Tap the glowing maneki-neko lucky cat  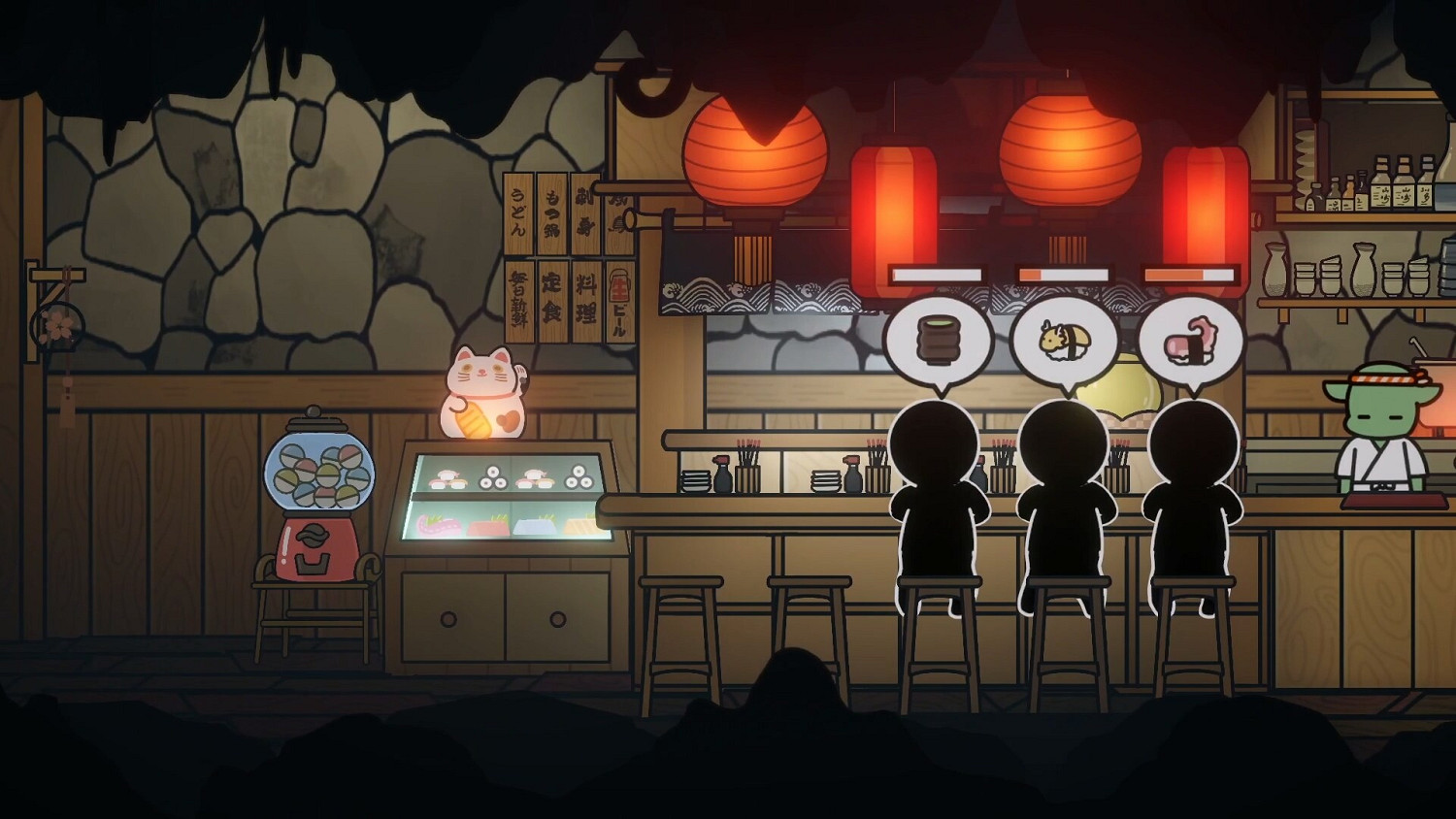482,398
